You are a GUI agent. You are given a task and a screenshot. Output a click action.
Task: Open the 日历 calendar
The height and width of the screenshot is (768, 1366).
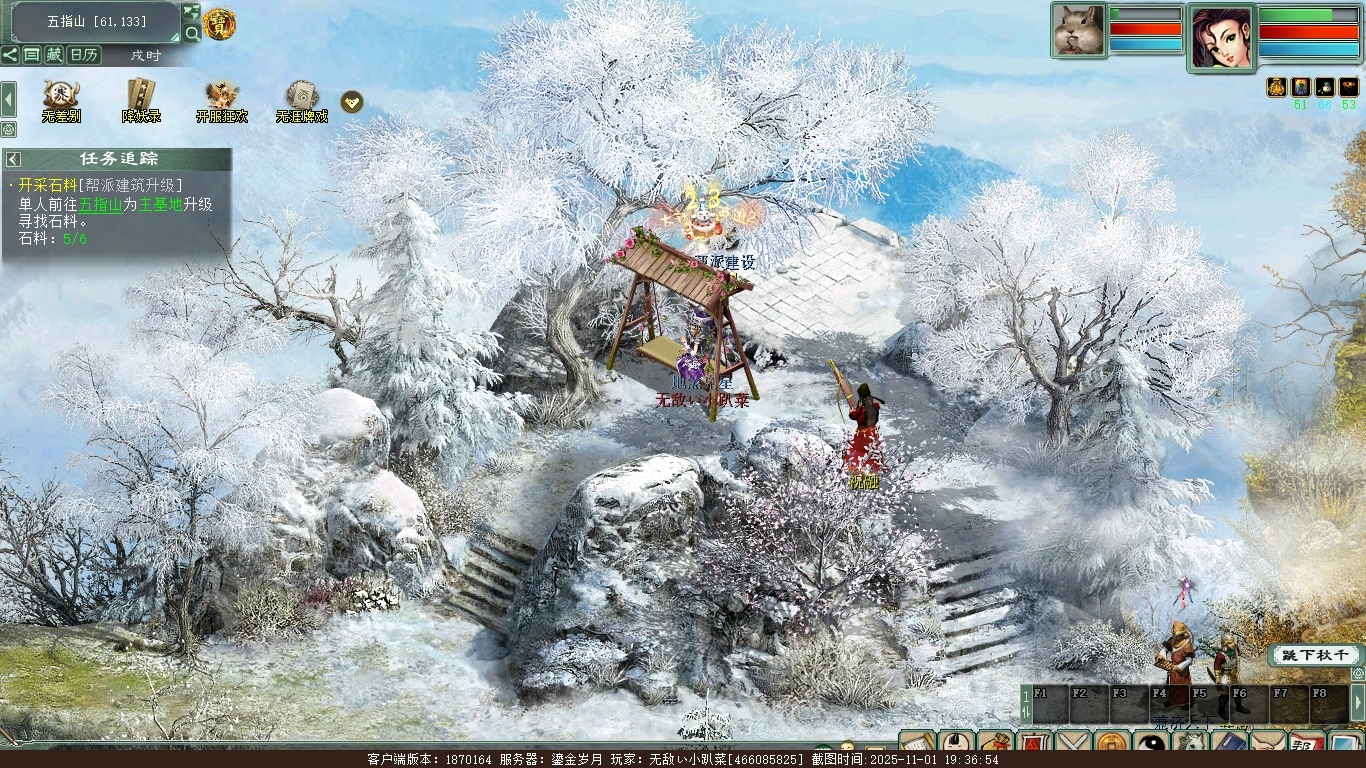point(84,55)
